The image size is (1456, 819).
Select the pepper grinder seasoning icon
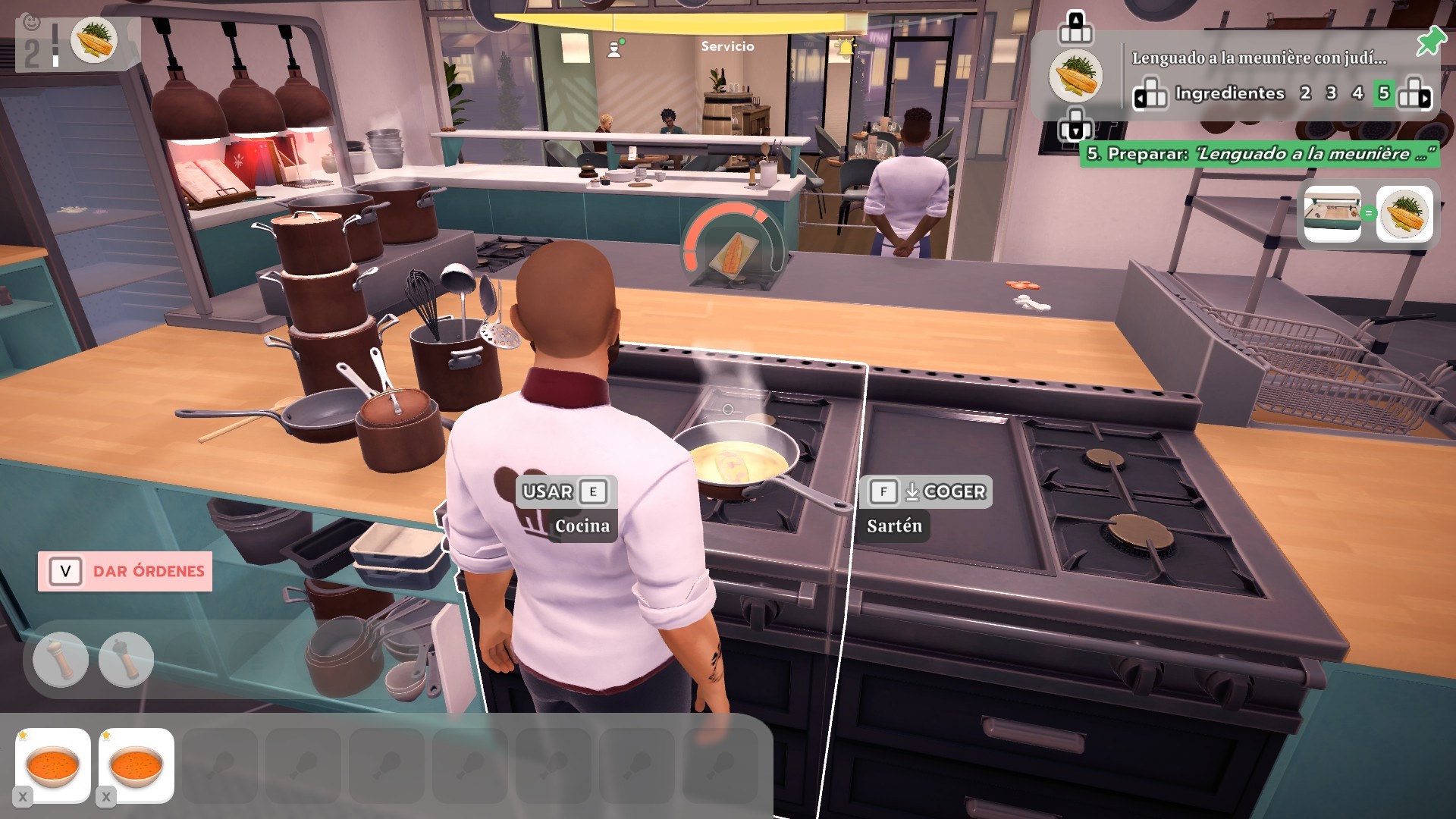point(126,659)
